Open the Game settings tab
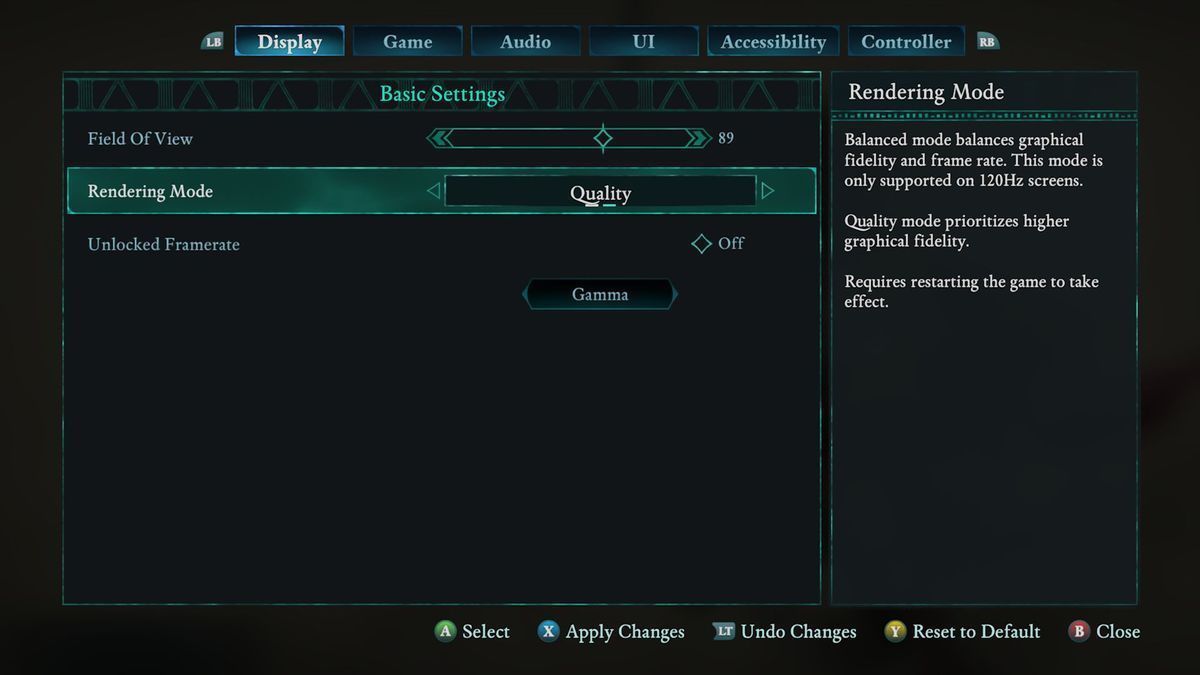This screenshot has height=675, width=1200. (408, 42)
